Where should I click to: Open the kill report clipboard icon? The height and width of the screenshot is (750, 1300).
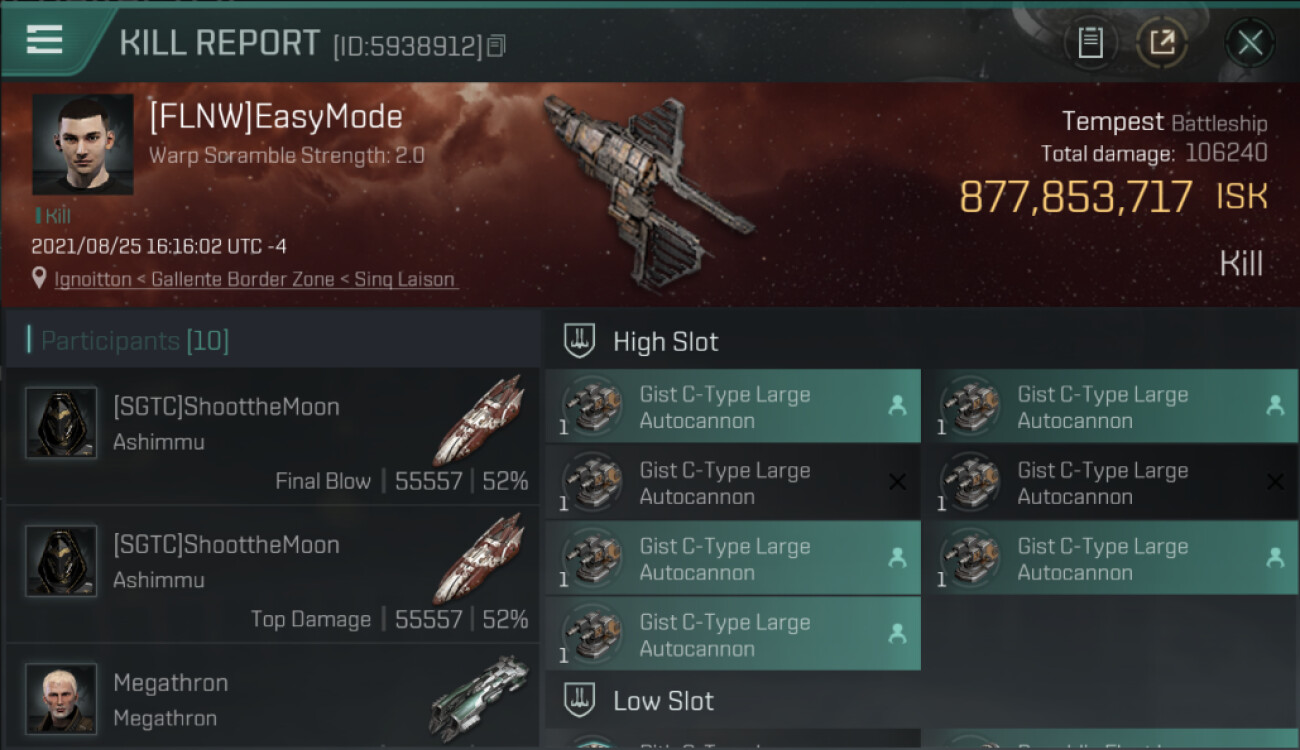[1090, 43]
